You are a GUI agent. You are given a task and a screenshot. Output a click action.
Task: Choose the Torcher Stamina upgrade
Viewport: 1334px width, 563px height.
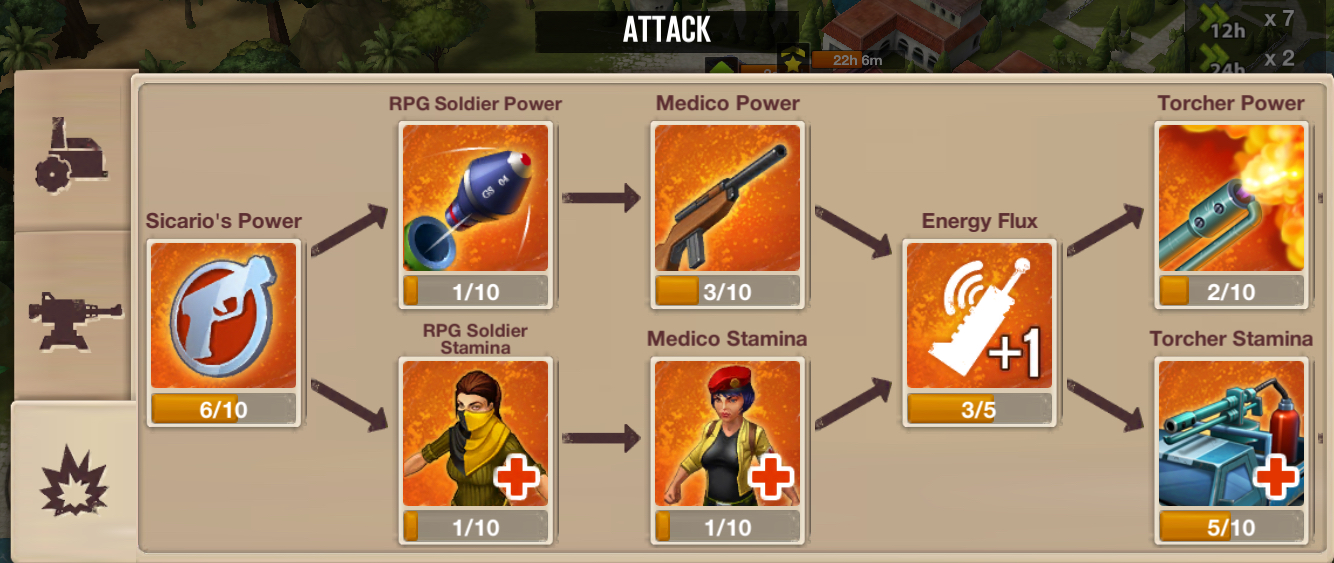pos(1230,433)
